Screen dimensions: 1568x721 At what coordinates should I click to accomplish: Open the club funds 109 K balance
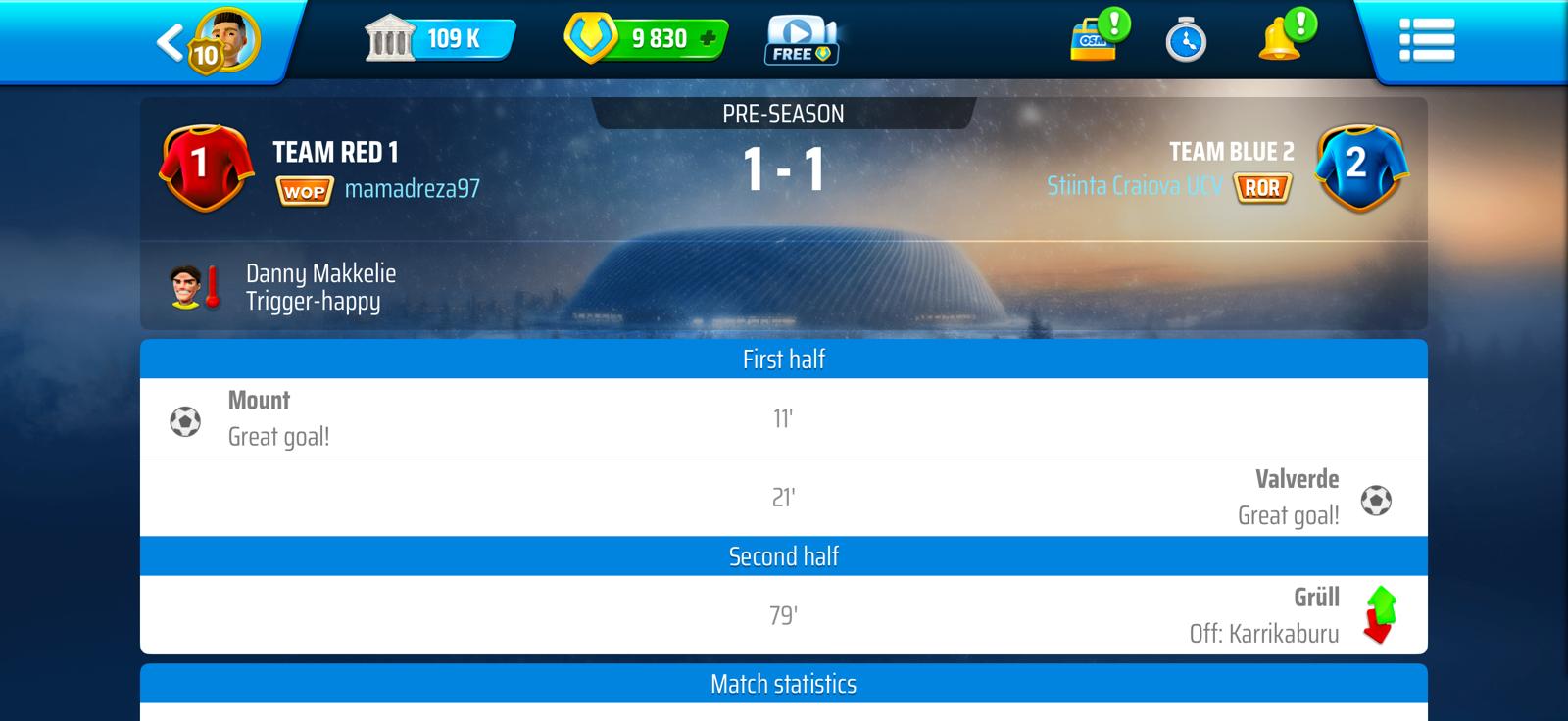[x=441, y=39]
